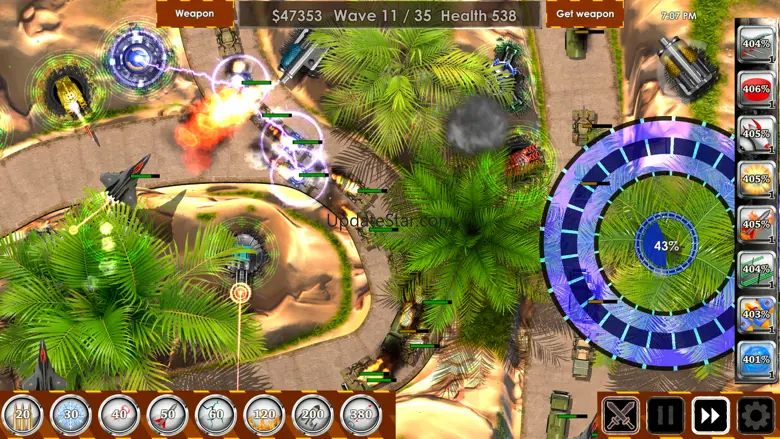Pause the game
The height and width of the screenshot is (439, 780).
click(x=665, y=416)
